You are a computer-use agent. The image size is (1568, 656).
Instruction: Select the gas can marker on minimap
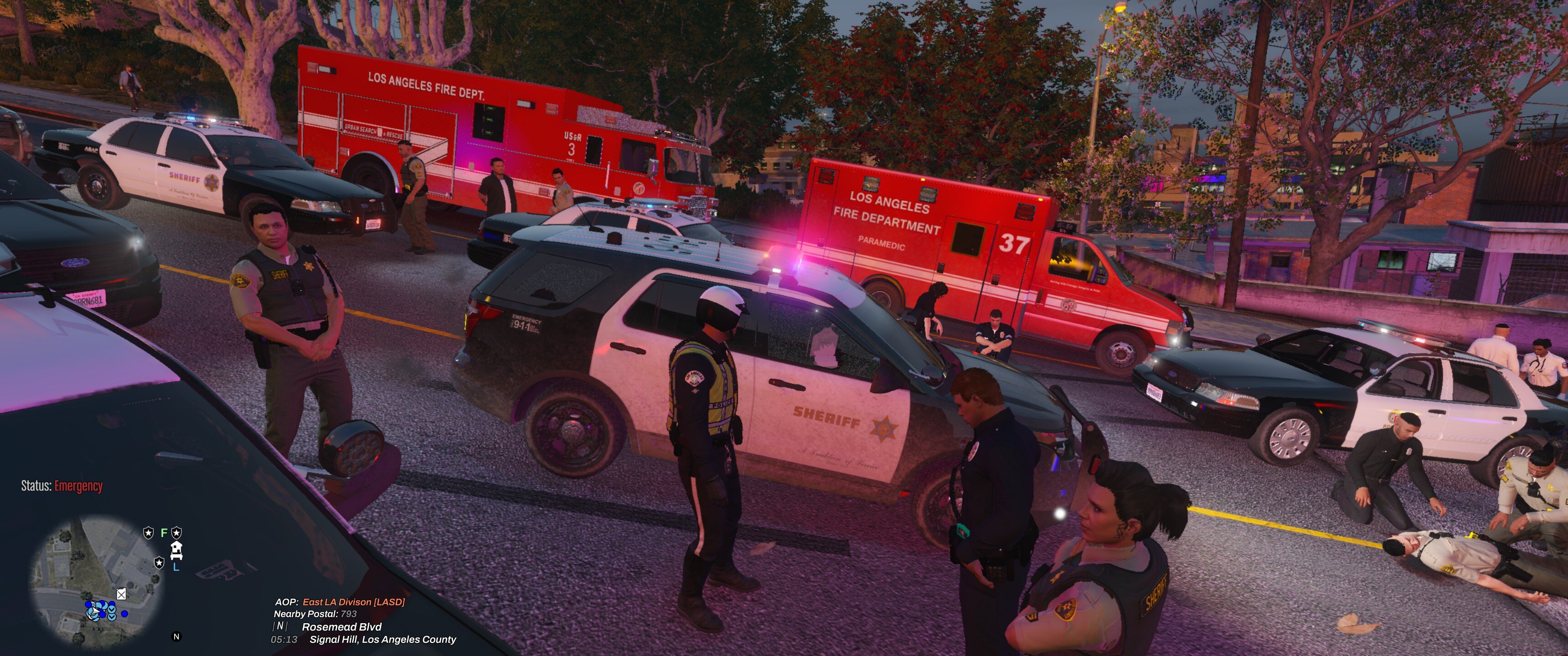coord(121,594)
